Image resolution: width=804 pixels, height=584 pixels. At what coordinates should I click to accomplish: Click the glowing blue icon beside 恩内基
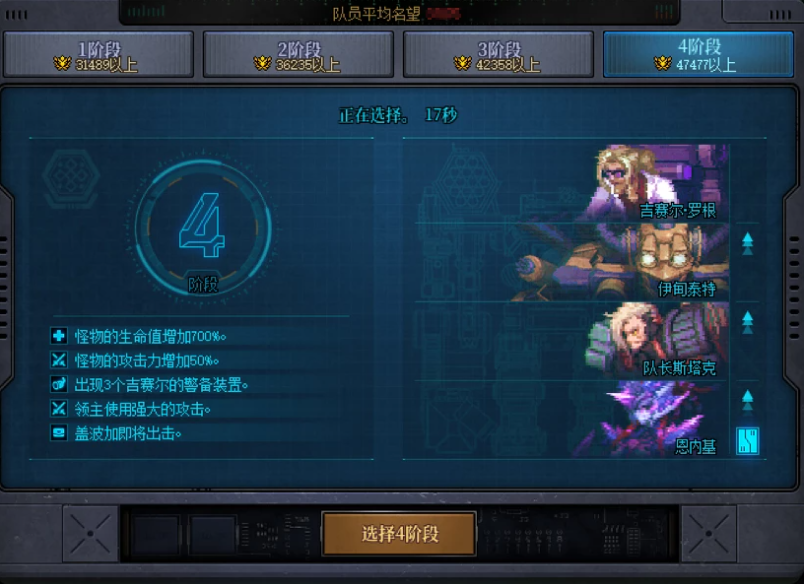pyautogui.click(x=747, y=440)
